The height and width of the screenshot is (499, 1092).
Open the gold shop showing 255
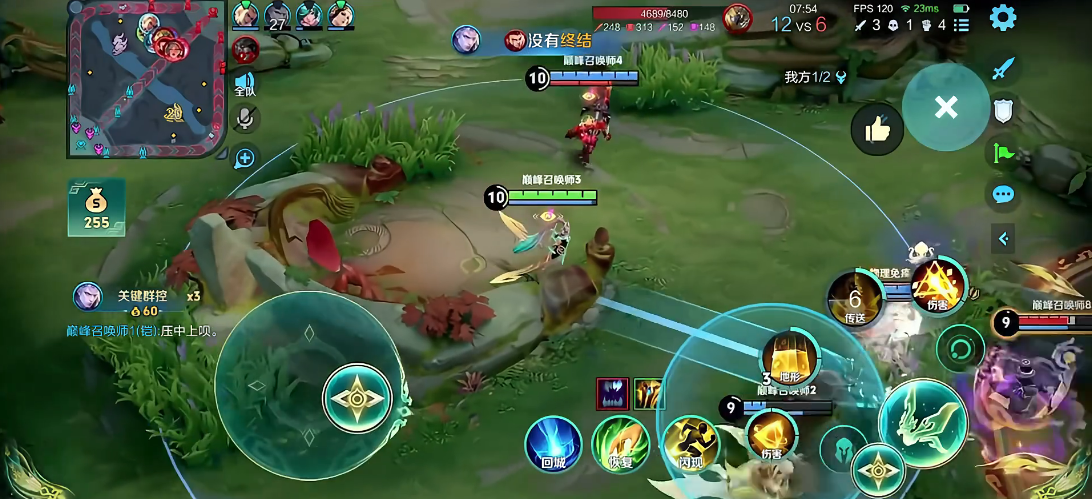(x=96, y=207)
